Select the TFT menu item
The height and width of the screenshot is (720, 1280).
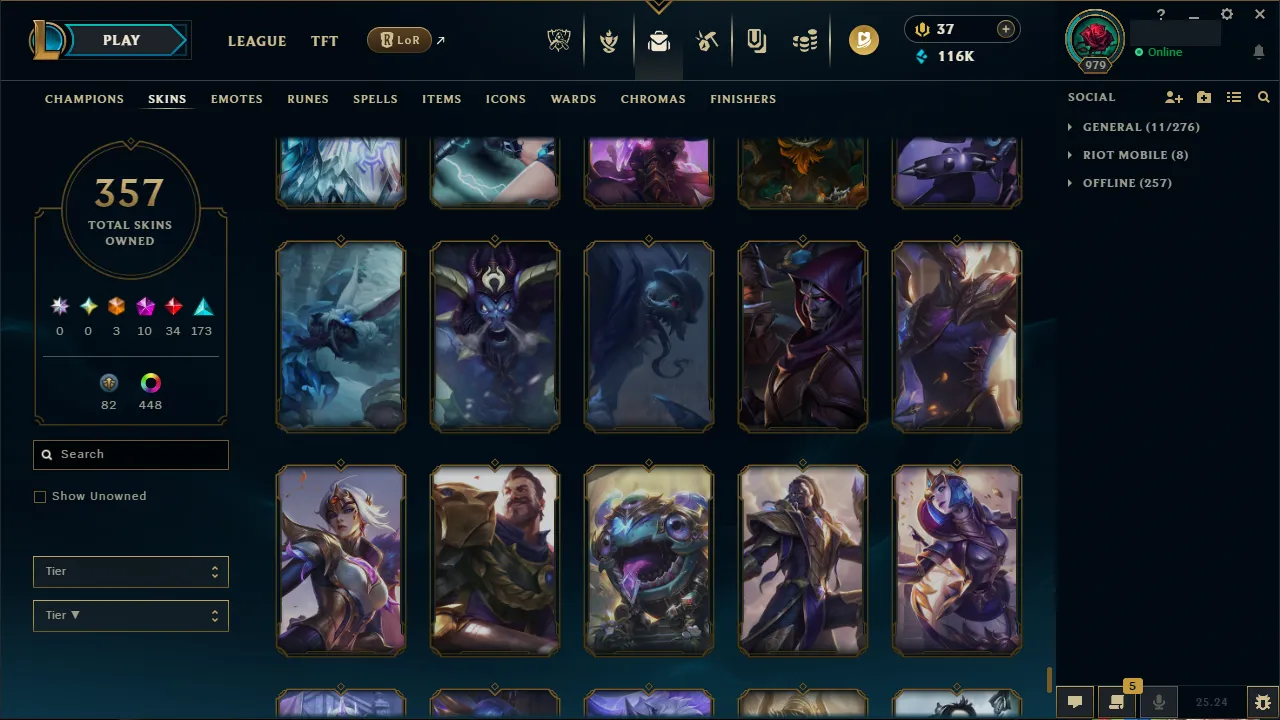coord(324,41)
